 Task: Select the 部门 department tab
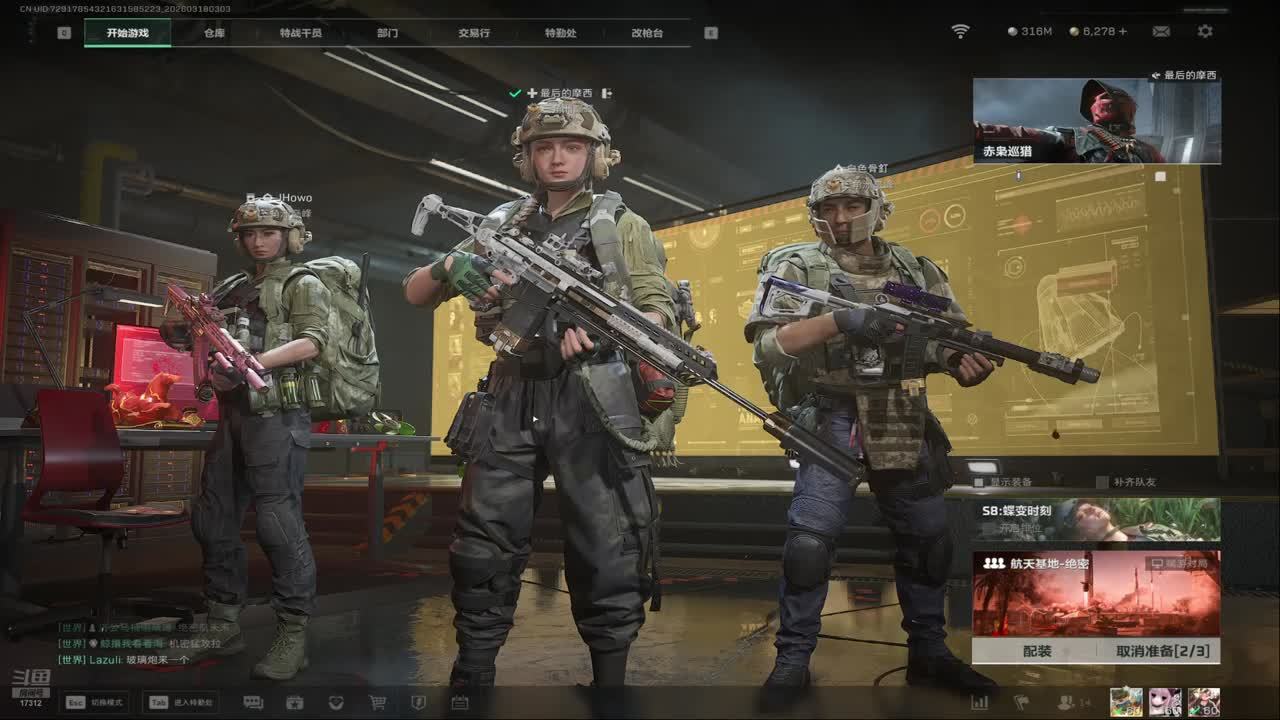pyautogui.click(x=387, y=33)
